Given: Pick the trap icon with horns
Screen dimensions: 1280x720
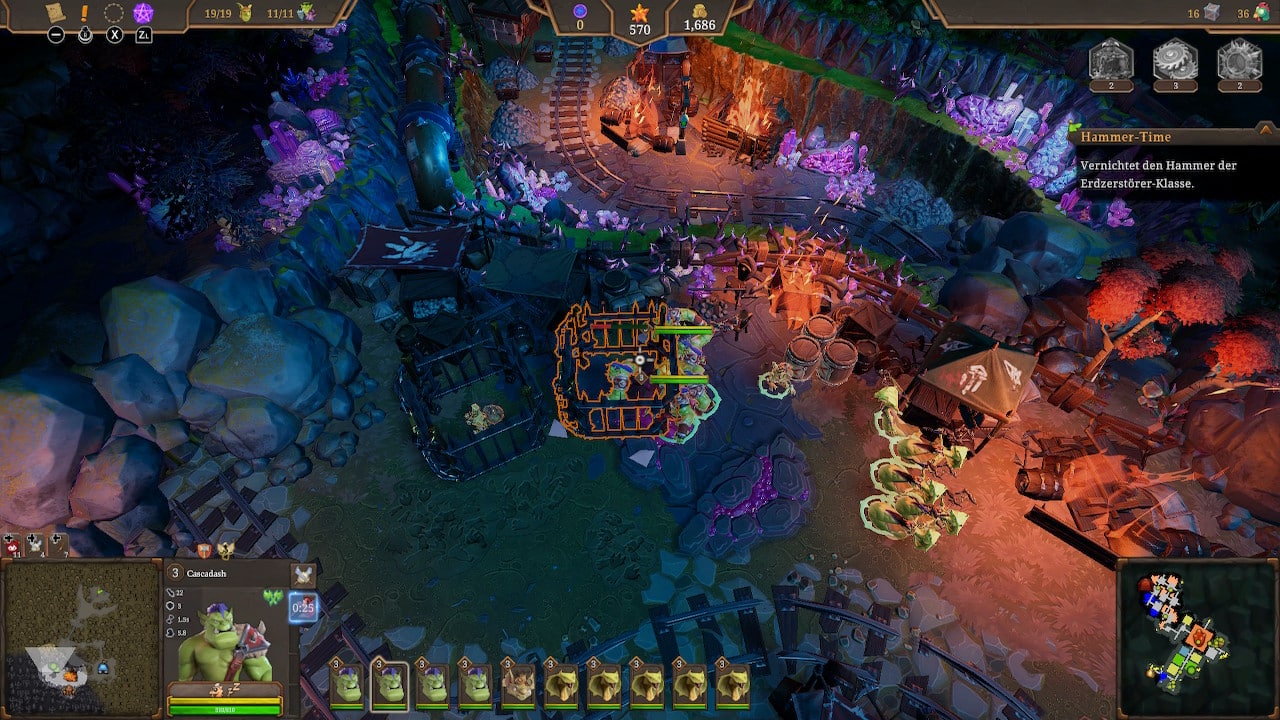Looking at the screenshot, I should coord(1111,59).
